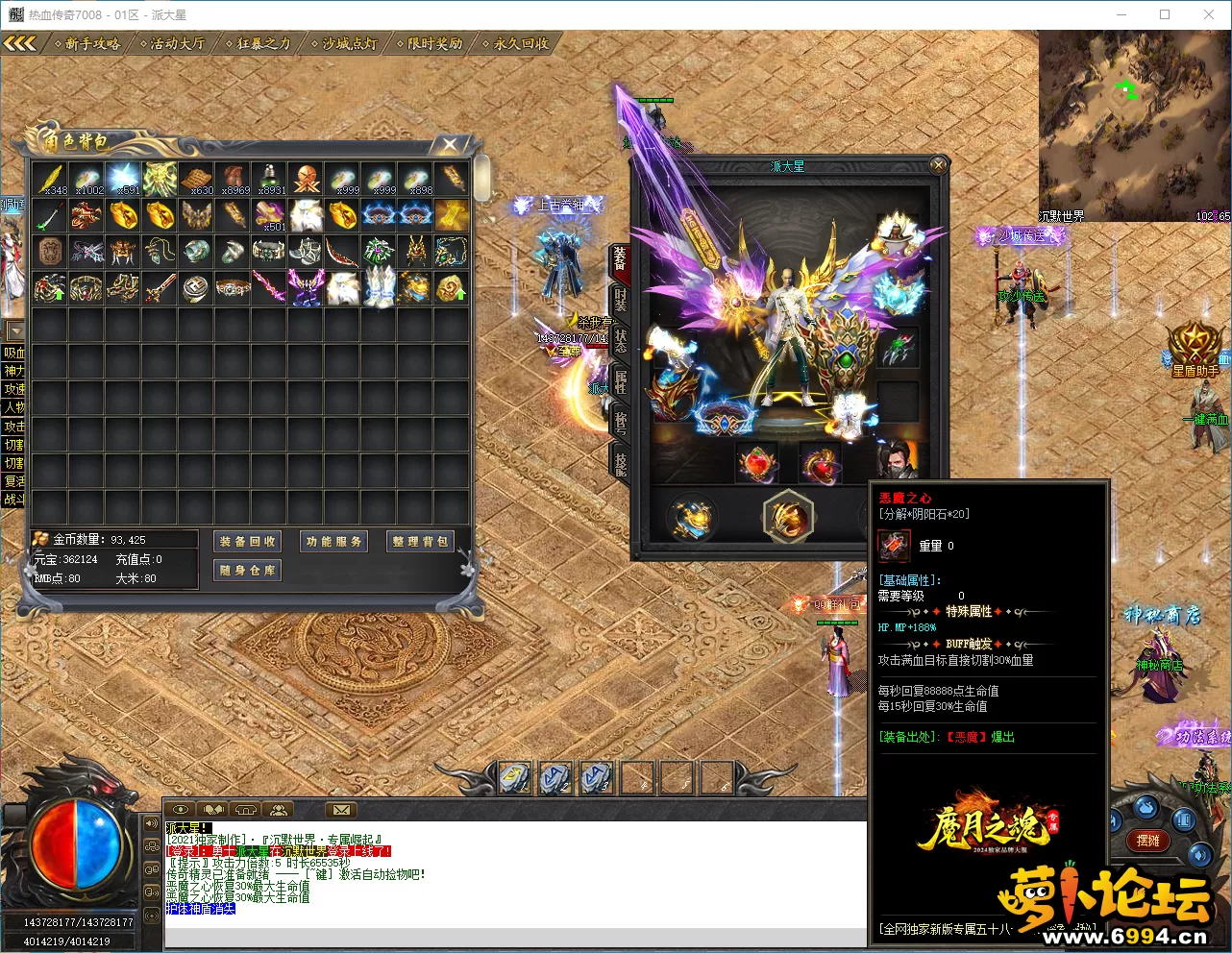Click the 装备回收 equipment recycle button
The image size is (1232, 953).
(248, 542)
